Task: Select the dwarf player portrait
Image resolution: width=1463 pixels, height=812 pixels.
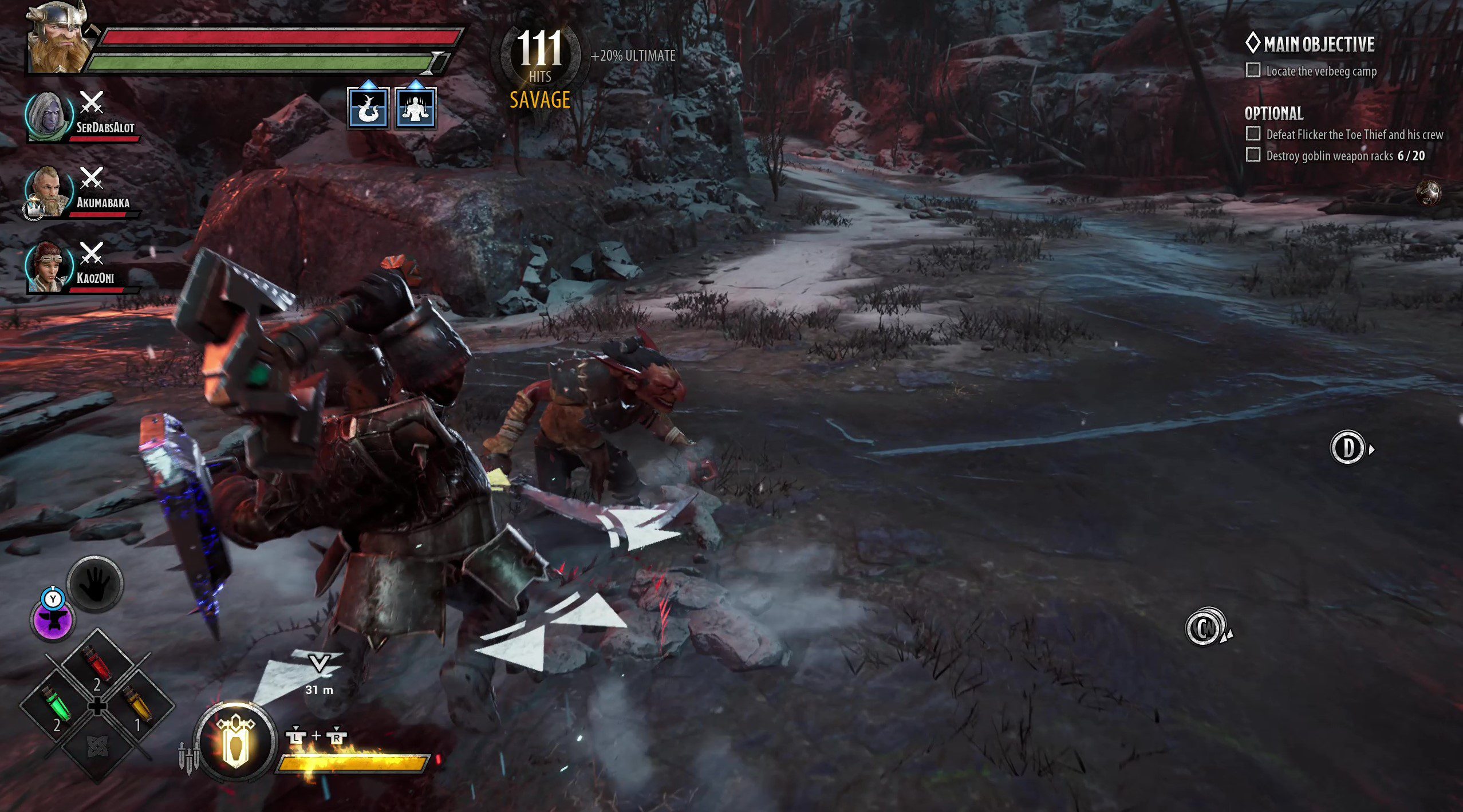Action: click(59, 38)
